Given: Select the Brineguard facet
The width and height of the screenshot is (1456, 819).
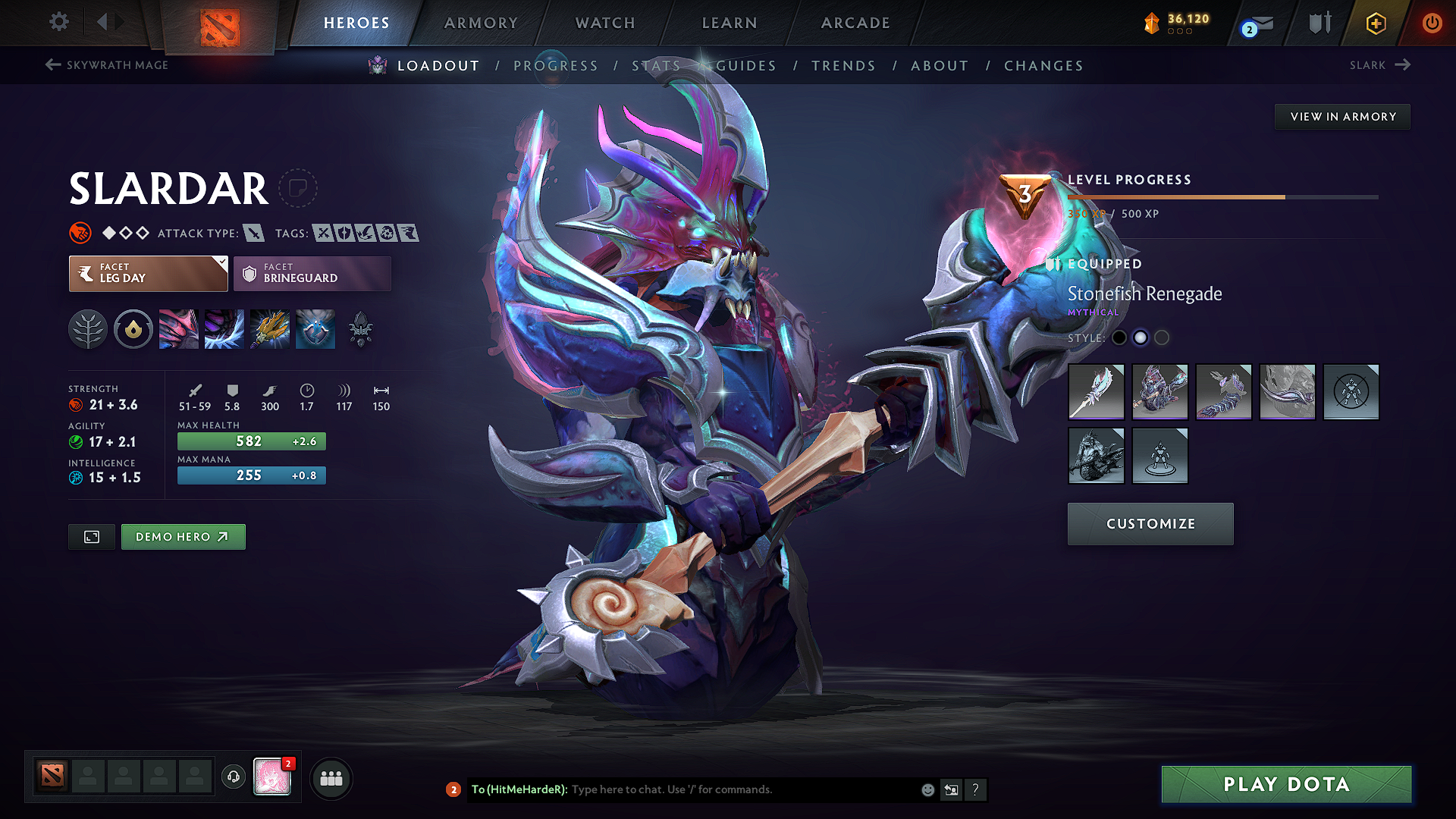Looking at the screenshot, I should [x=312, y=273].
